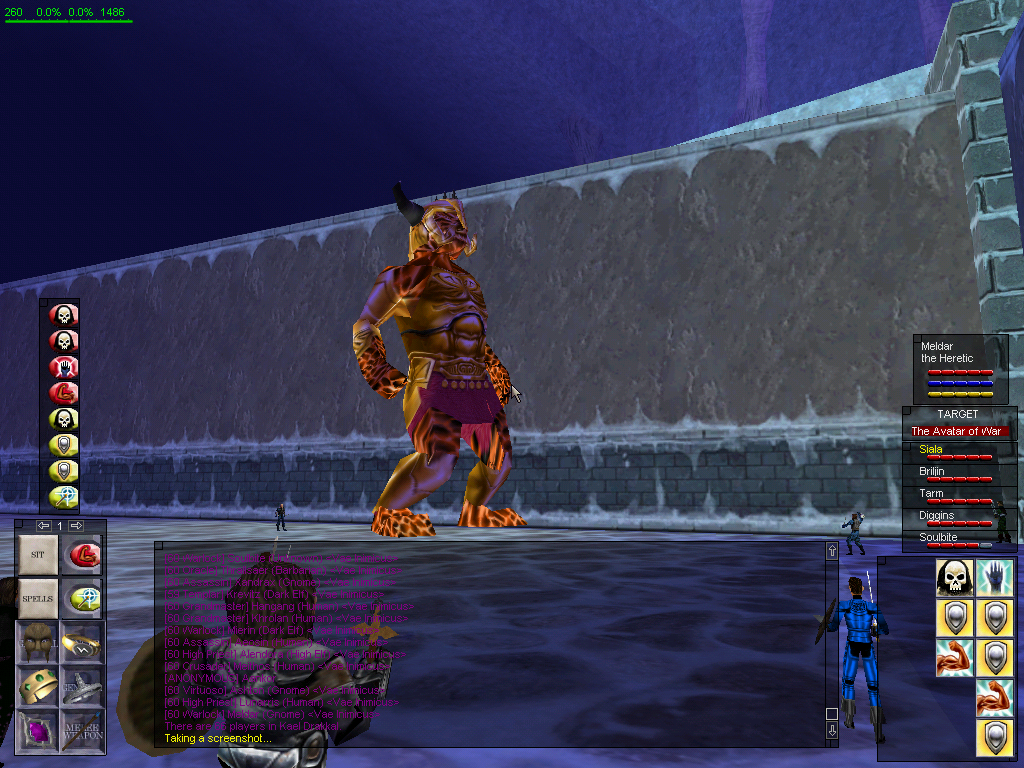The image size is (1024, 768).
Task: Click the chat window scroll-up arrow
Action: point(832,552)
